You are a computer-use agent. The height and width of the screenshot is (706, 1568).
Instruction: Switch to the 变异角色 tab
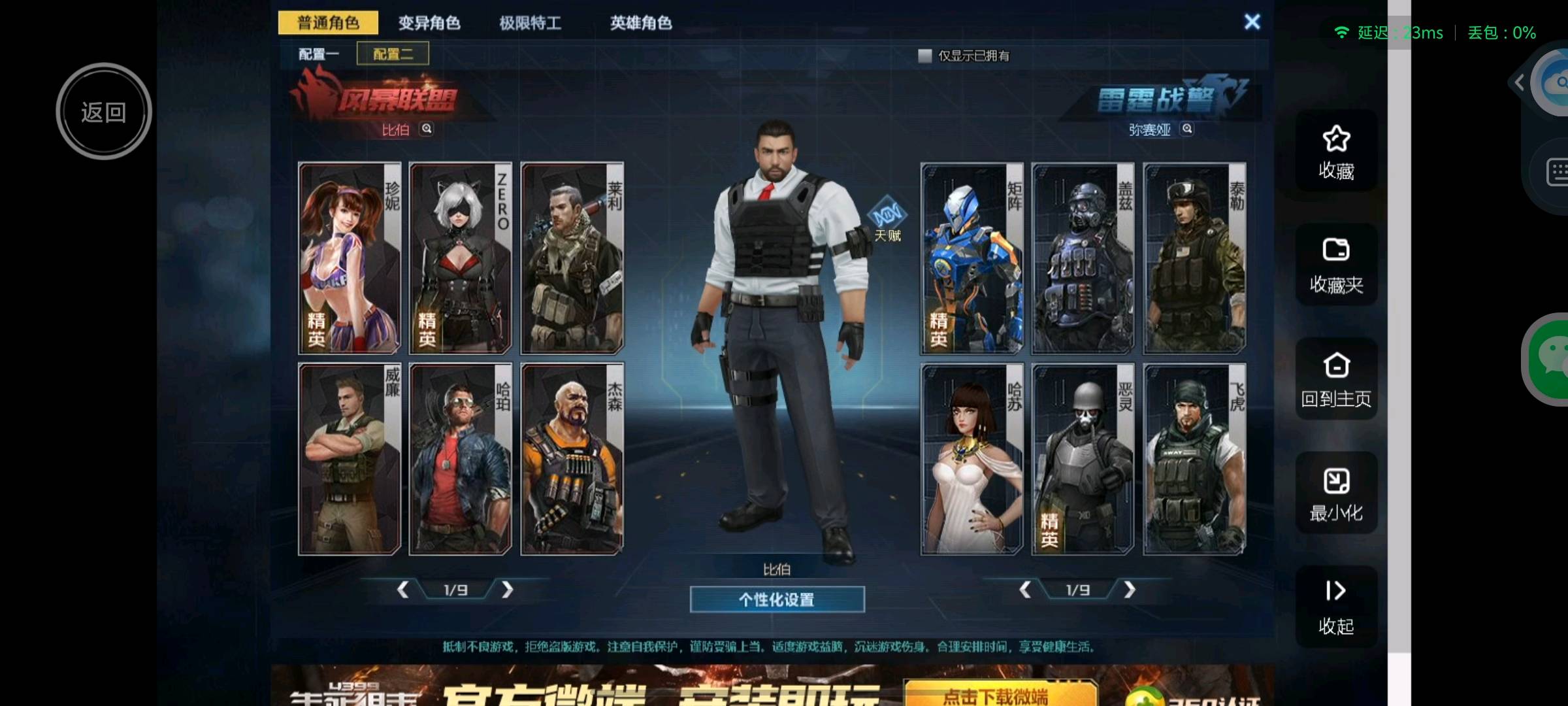[x=428, y=24]
